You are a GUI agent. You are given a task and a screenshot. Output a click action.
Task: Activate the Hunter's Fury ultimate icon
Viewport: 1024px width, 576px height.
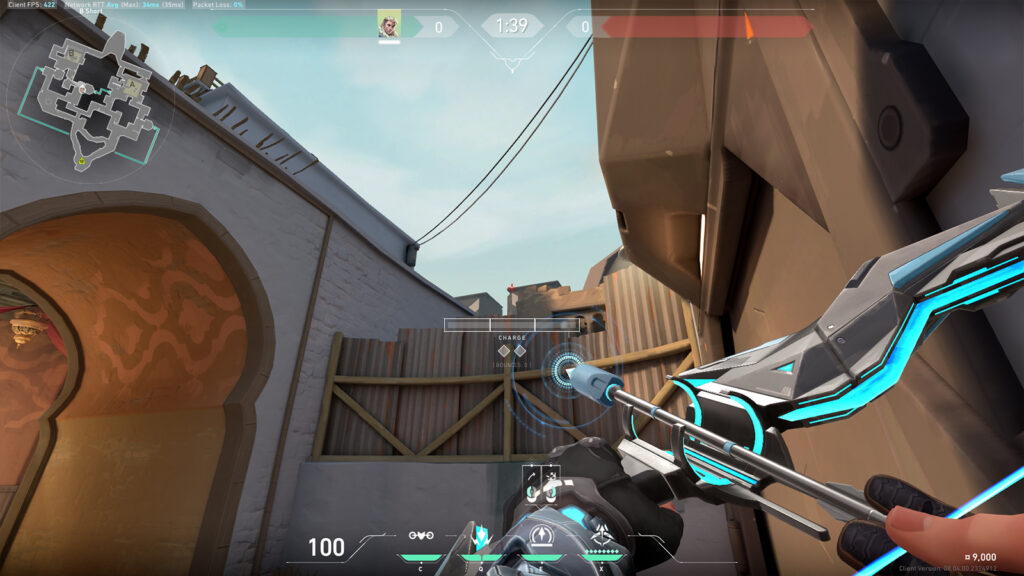[602, 536]
